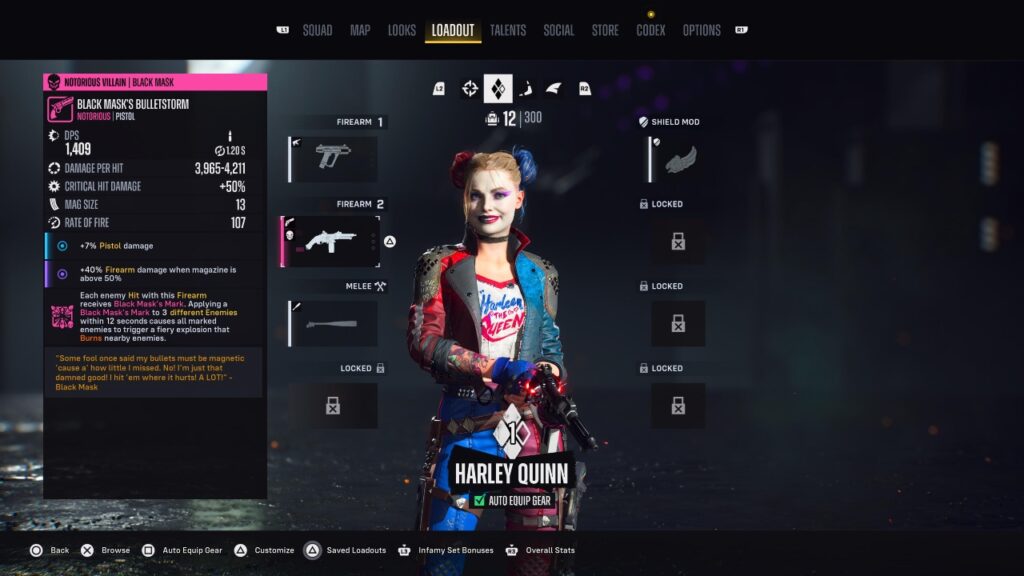Choose King Shark's fin character icon

[x=554, y=89]
